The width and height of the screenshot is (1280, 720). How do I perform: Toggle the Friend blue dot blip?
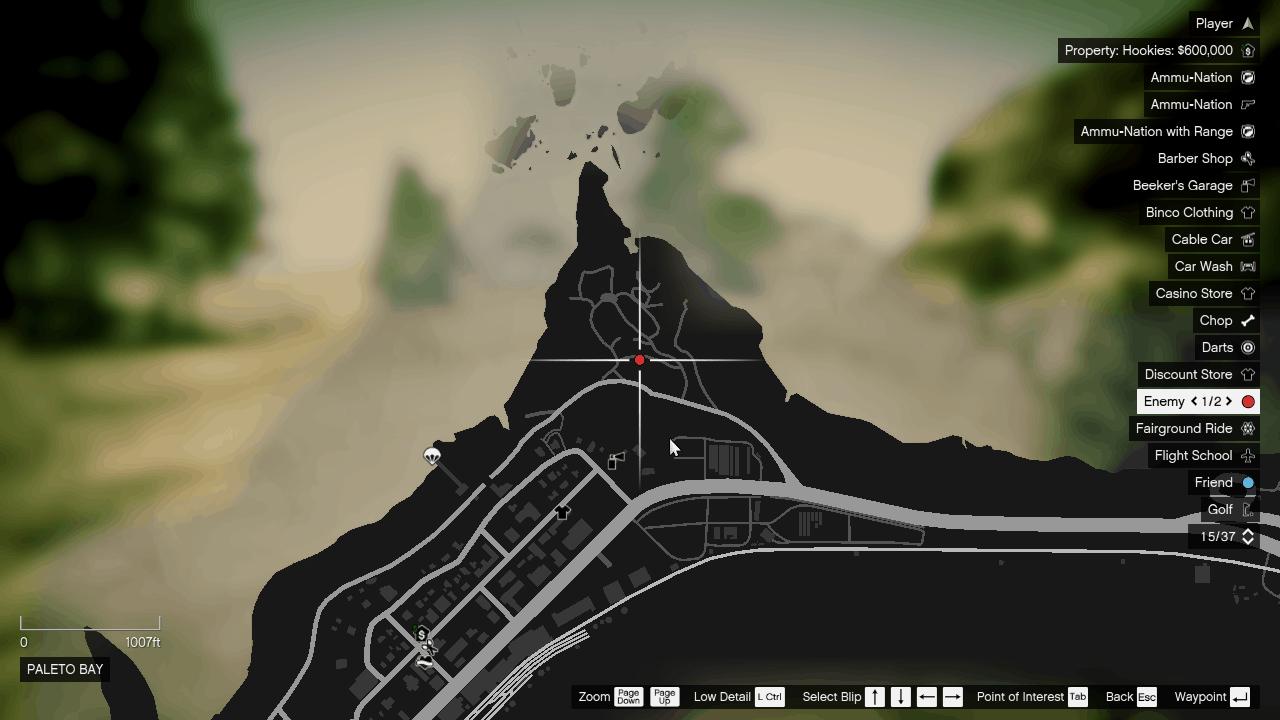coord(1247,482)
